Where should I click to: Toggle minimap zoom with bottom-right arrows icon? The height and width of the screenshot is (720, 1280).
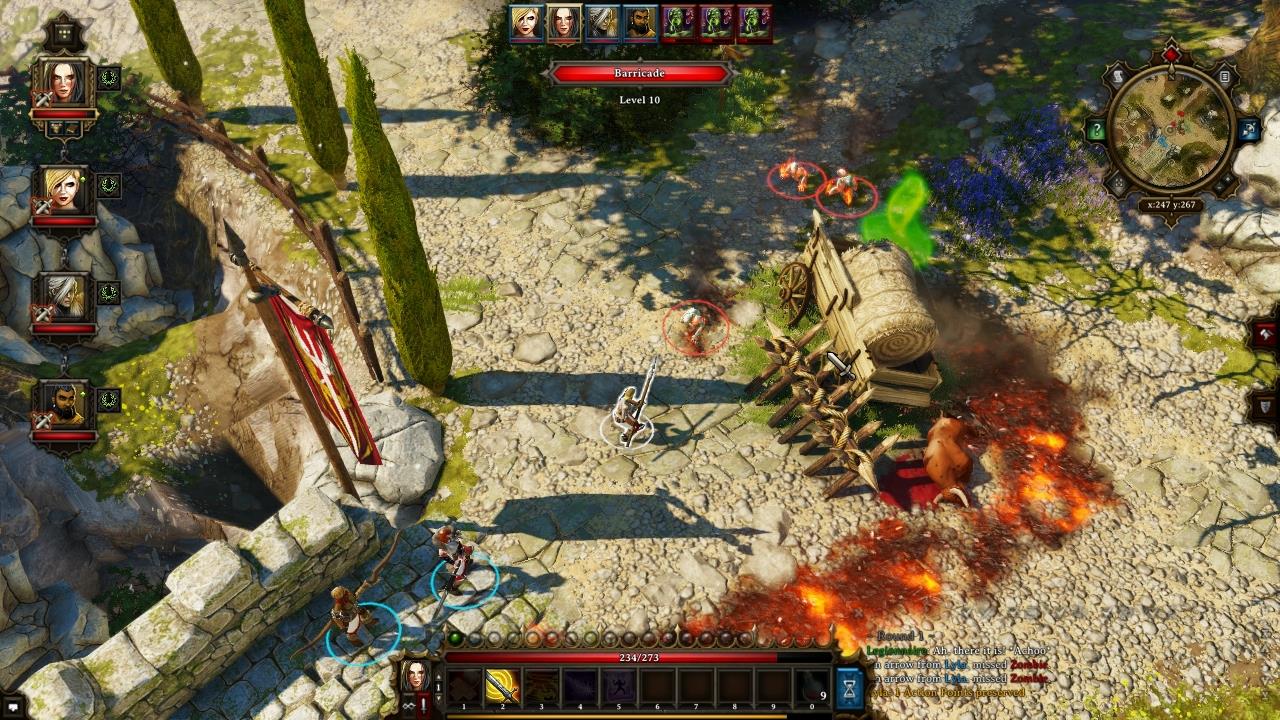(x=1223, y=182)
